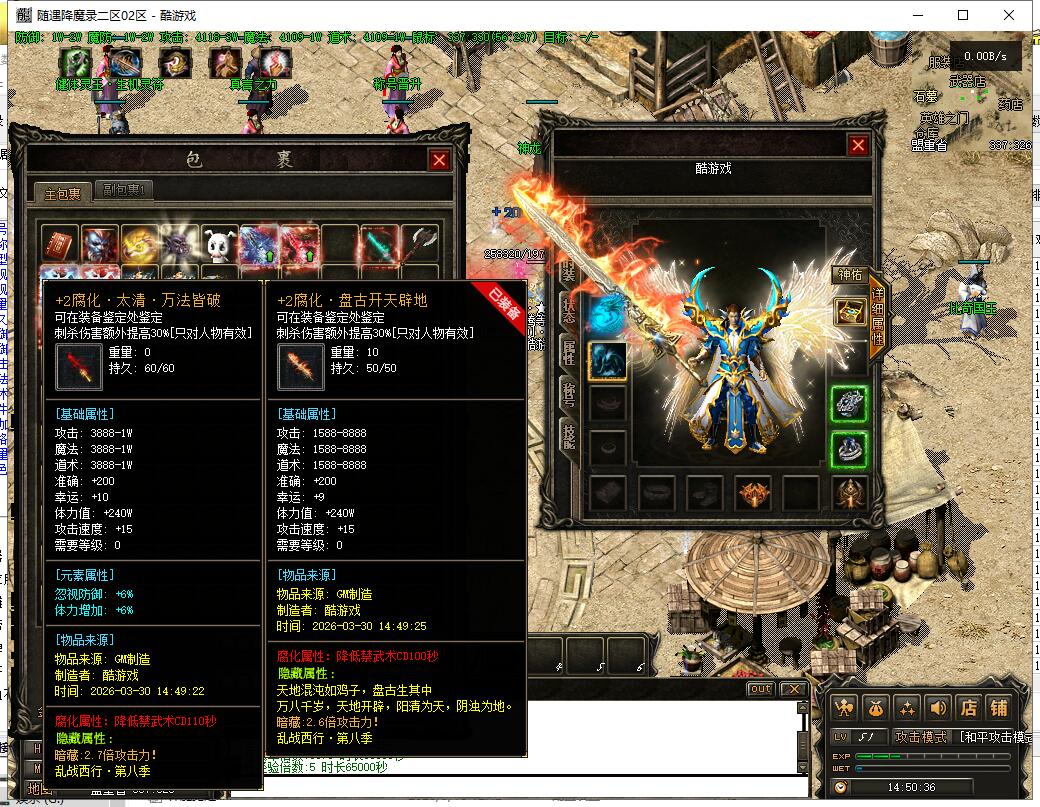Screen dimensions: 1040x807
Task: Click the 攻击模式 attack mode button
Action: (919, 737)
